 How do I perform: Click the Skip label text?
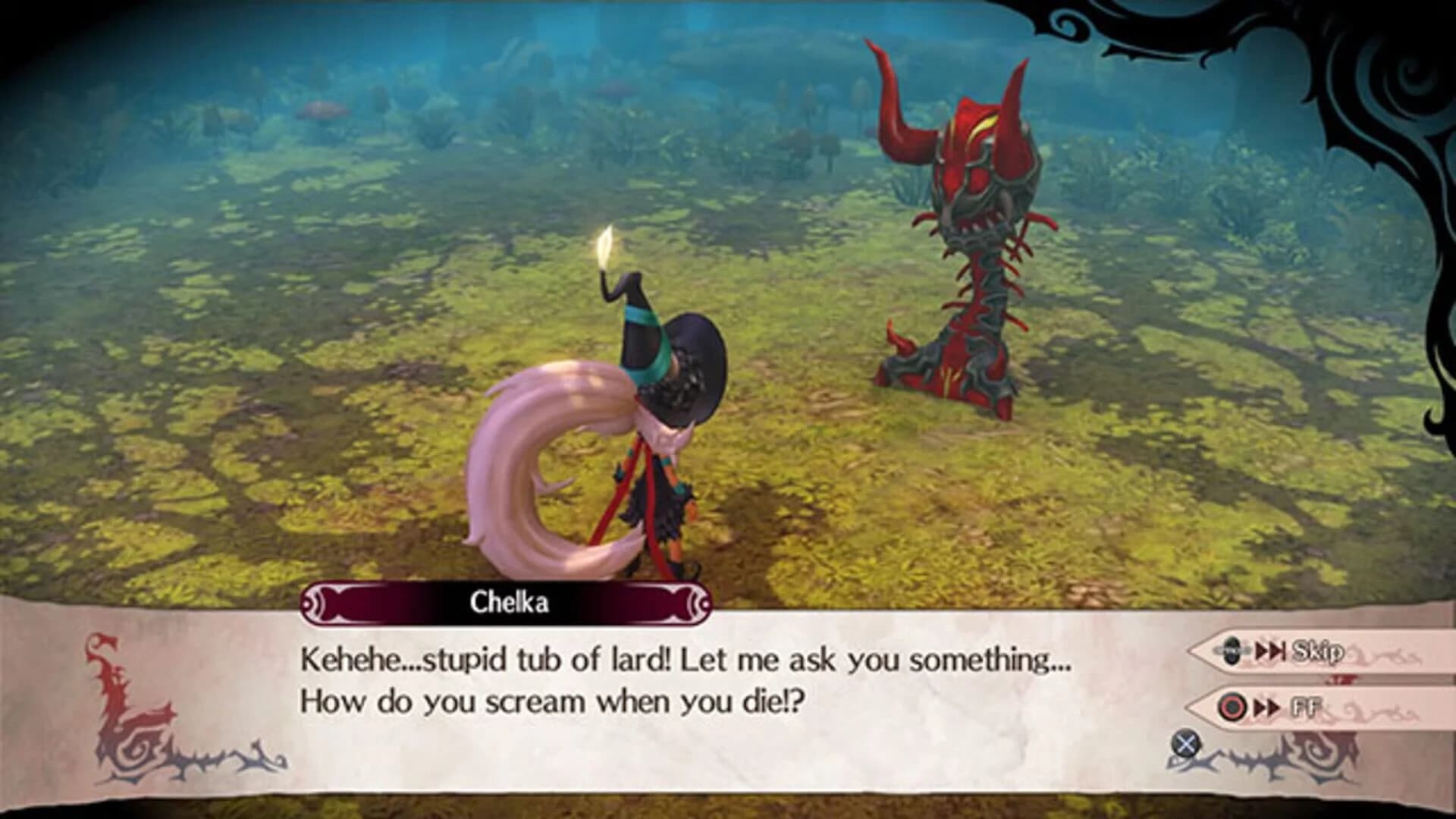(1318, 651)
